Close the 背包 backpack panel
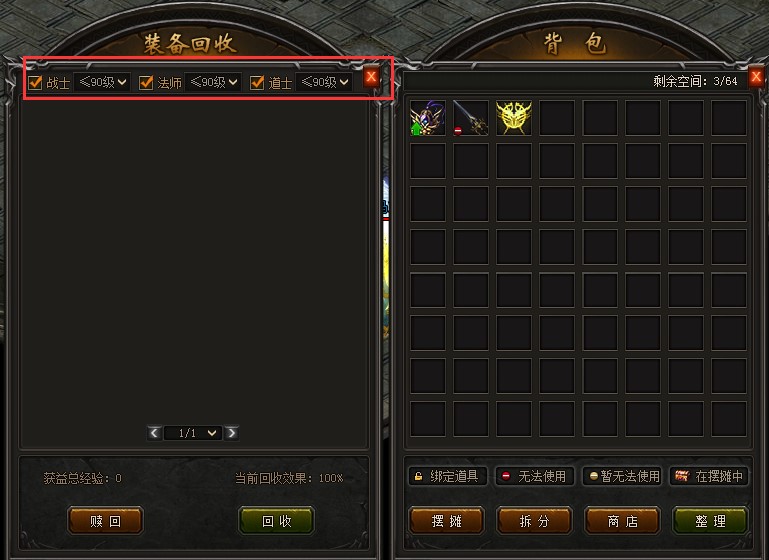769x560 pixels. [x=757, y=77]
